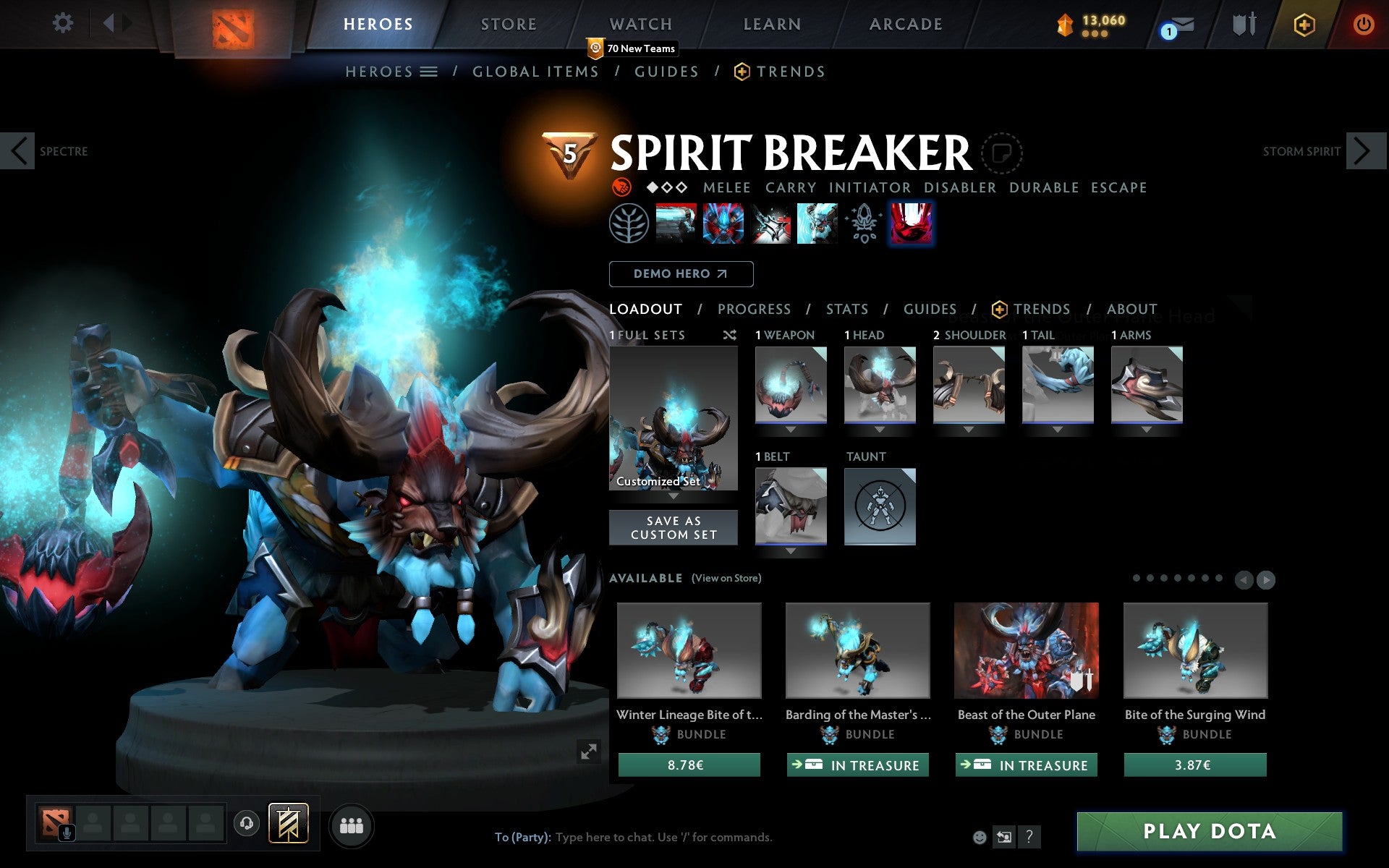Open the settings gear icon

click(x=64, y=23)
